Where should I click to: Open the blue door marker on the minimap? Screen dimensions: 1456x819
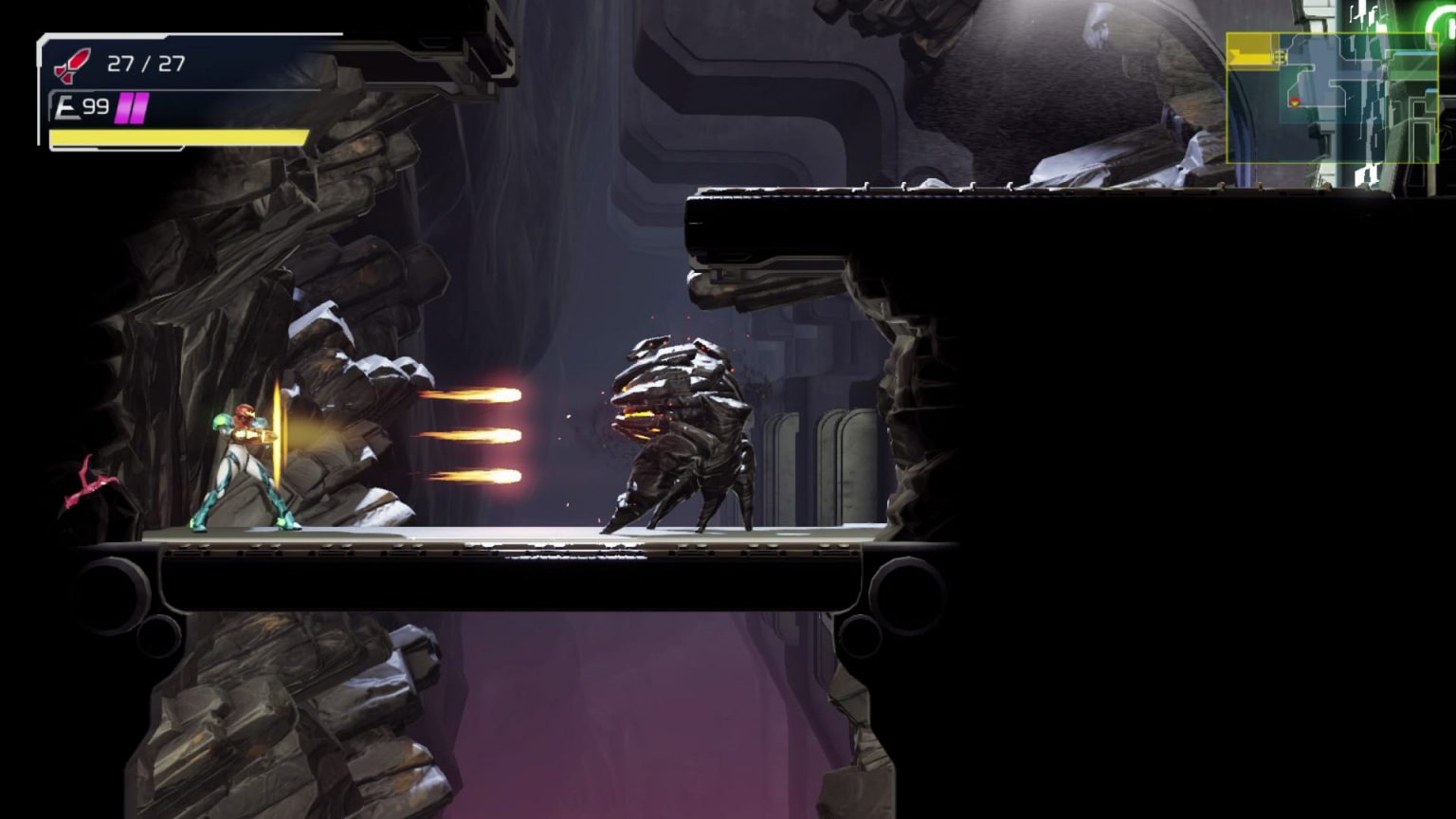(1412, 52)
